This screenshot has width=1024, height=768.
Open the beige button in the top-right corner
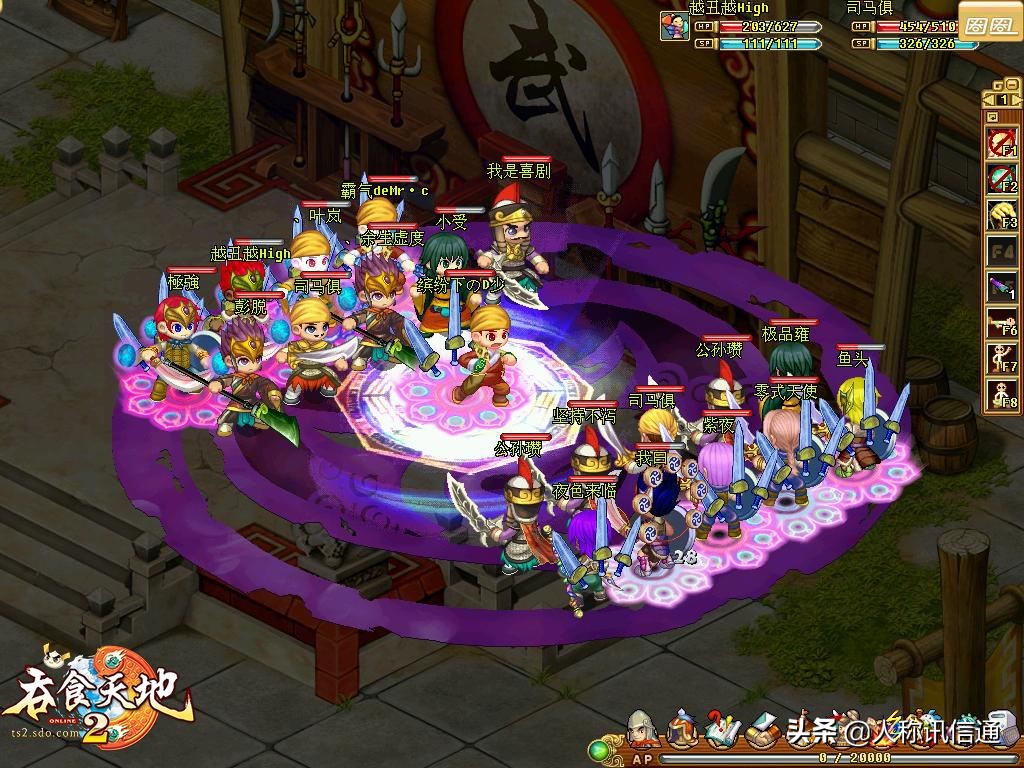click(988, 26)
